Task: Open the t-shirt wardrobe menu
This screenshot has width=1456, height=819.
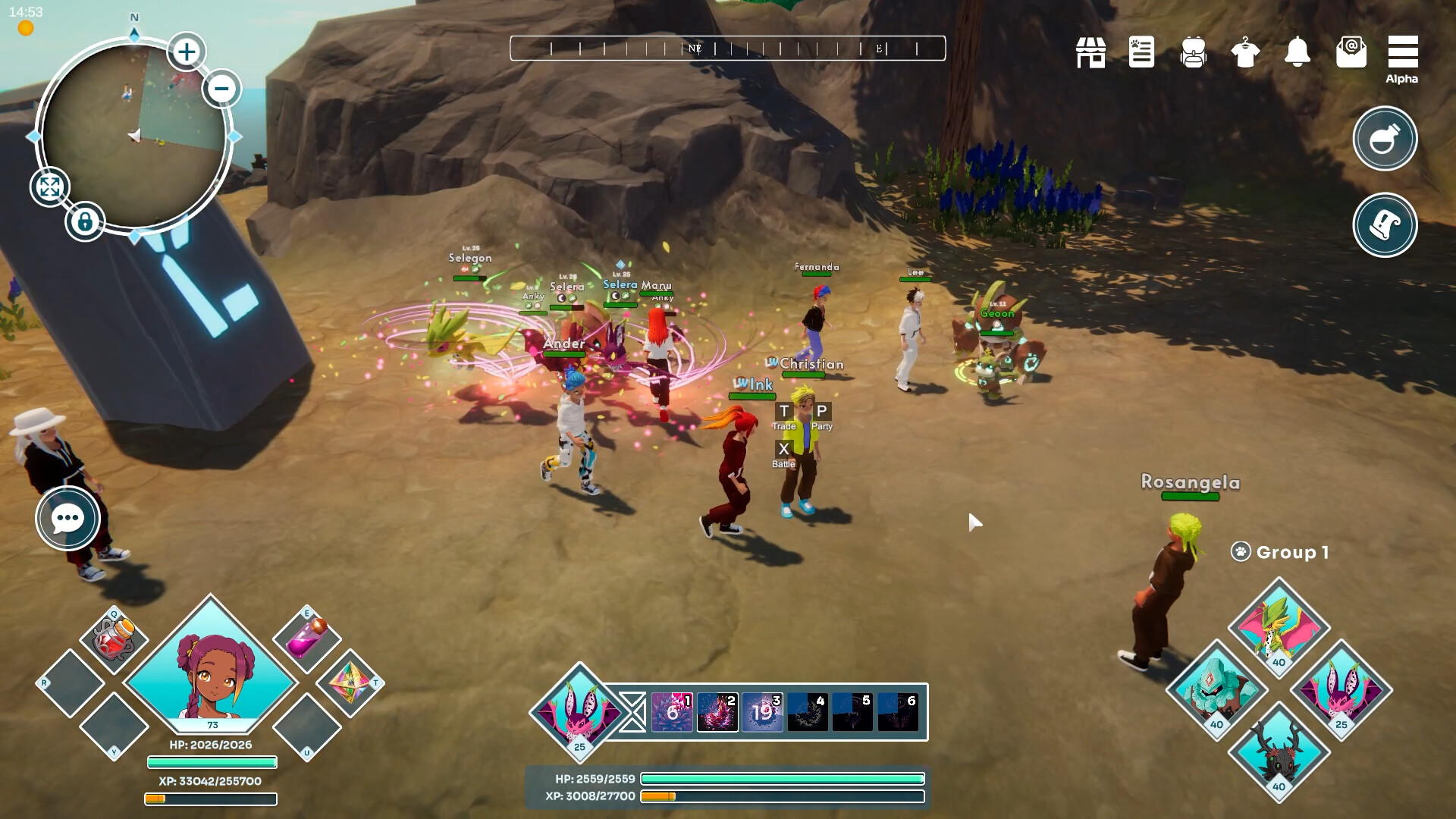Action: (1245, 52)
